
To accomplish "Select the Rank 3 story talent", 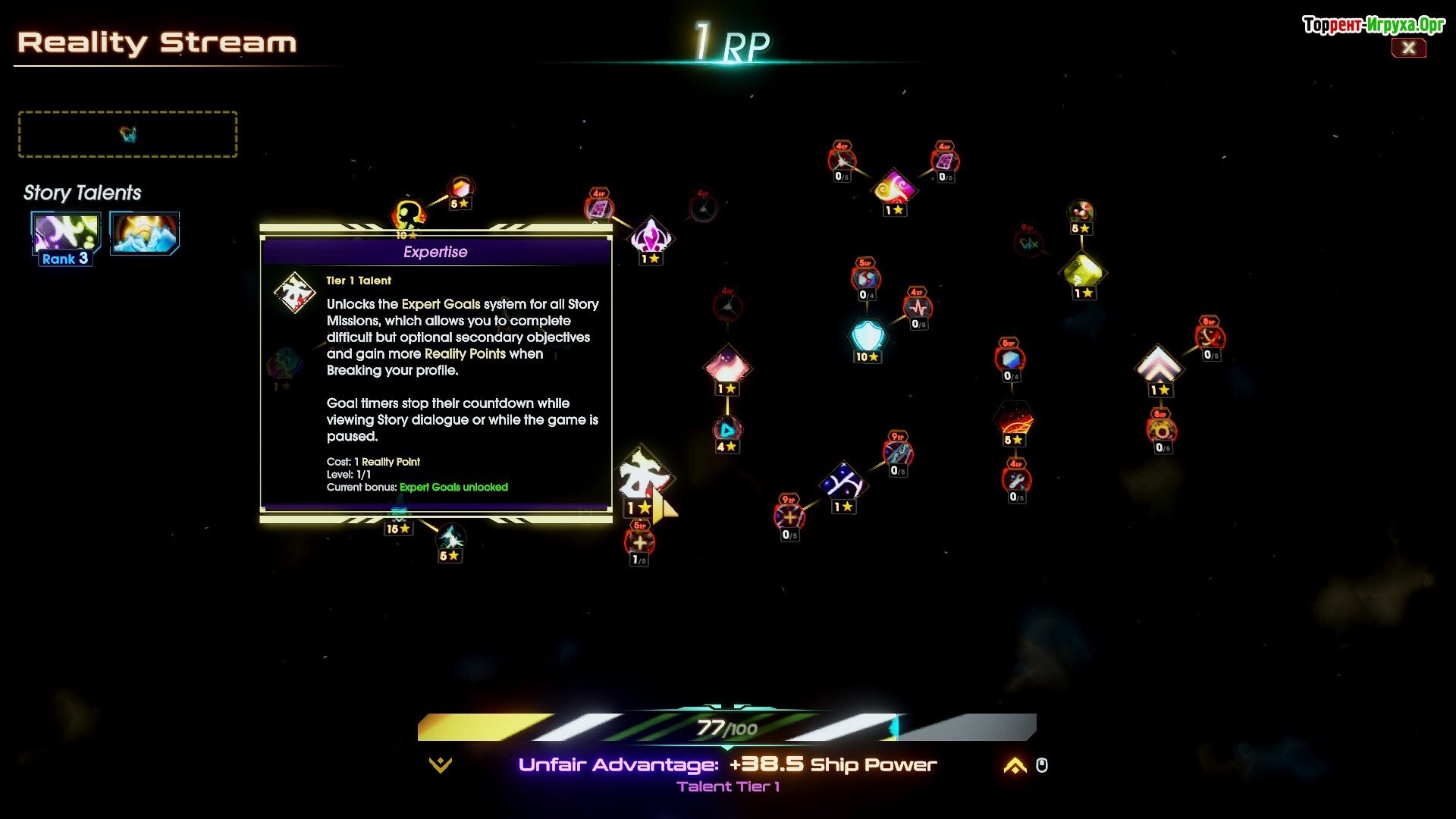I will coord(66,235).
